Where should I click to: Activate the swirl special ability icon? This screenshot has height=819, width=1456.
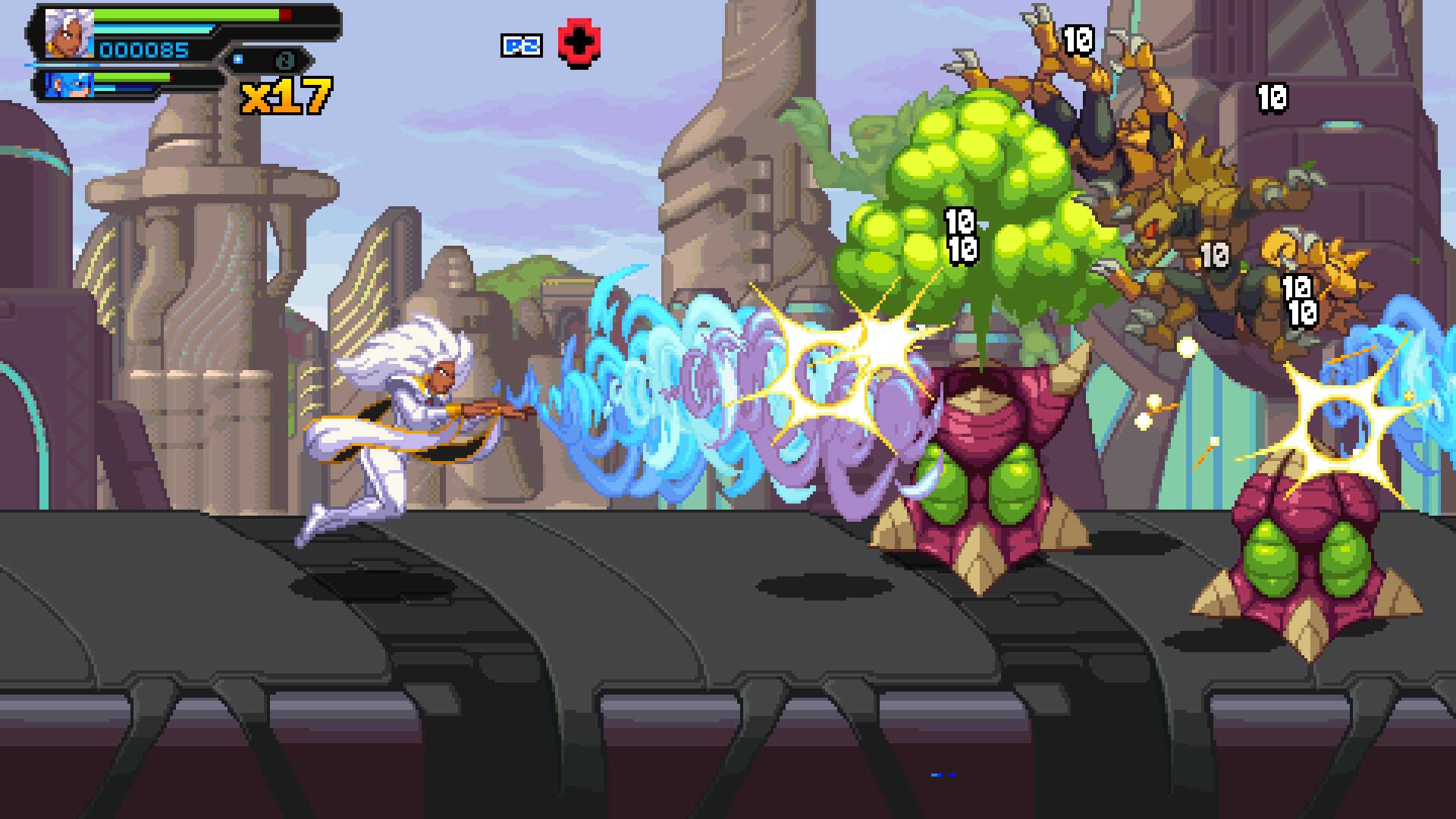point(285,60)
